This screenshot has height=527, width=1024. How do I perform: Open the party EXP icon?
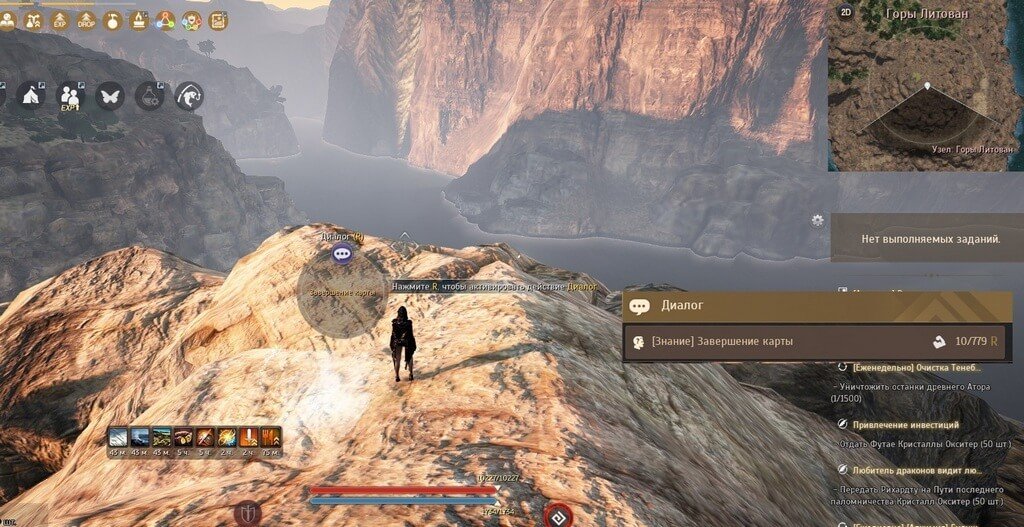(70, 96)
